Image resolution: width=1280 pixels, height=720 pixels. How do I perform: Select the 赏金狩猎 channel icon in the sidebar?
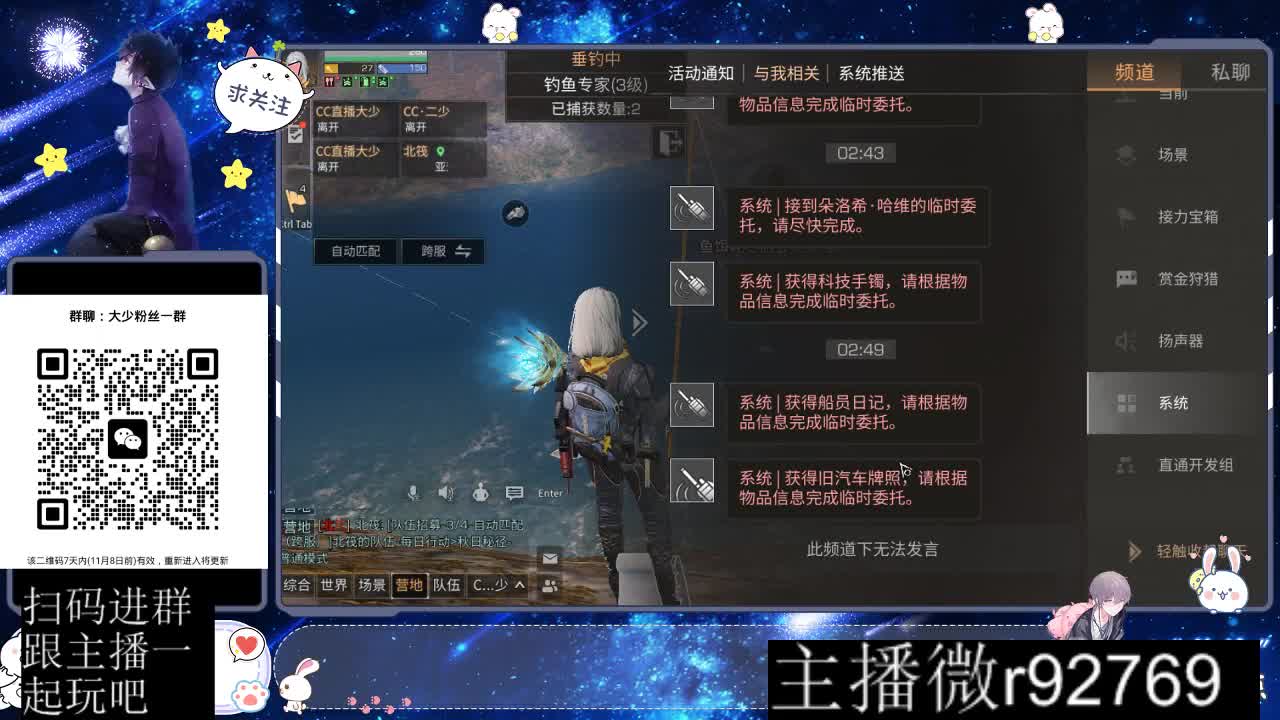(1124, 279)
